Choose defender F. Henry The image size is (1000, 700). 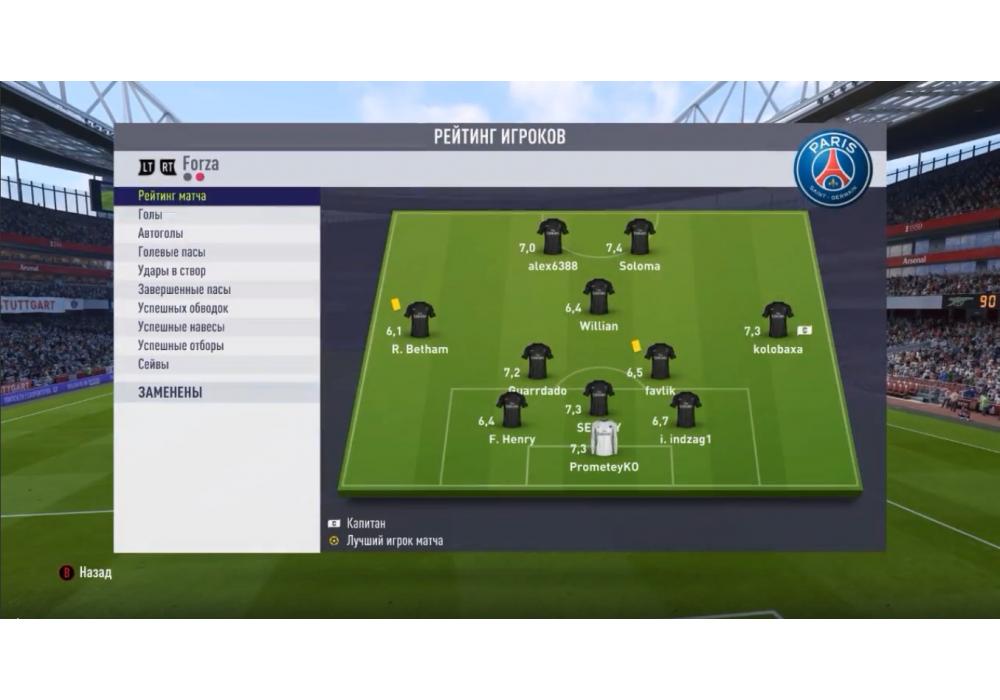(x=512, y=410)
